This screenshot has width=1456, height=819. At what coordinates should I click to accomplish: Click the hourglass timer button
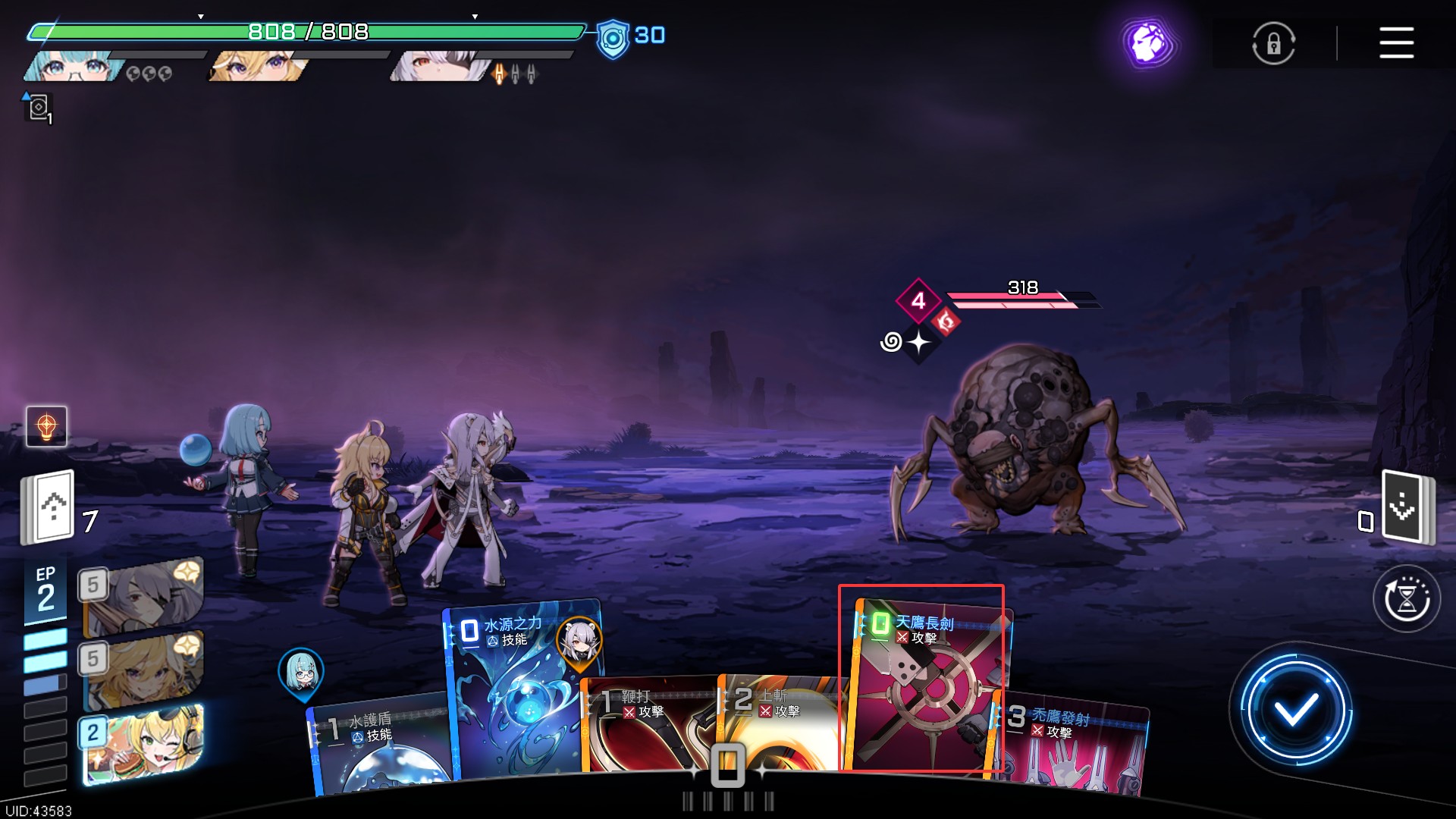[x=1407, y=599]
